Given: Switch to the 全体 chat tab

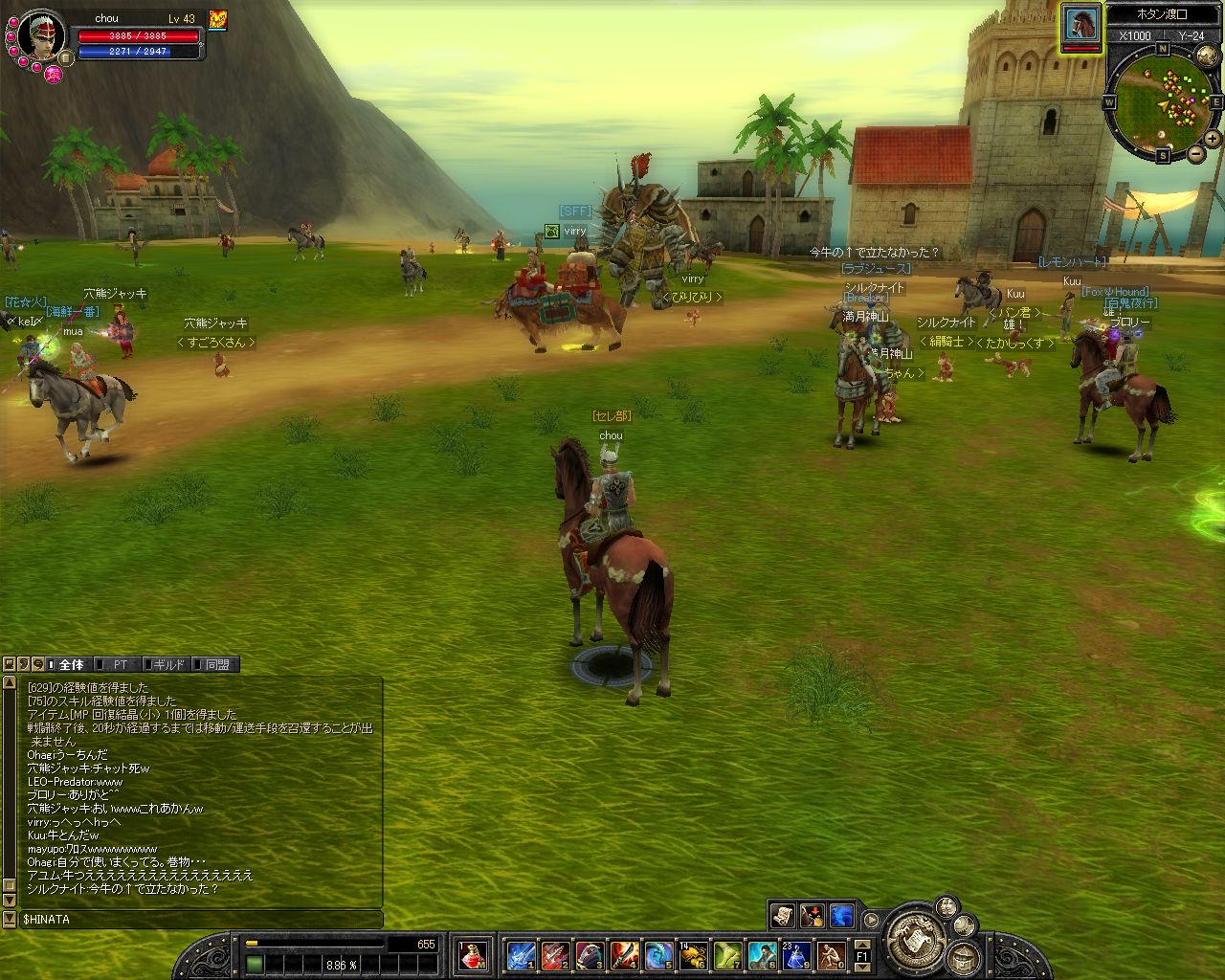Looking at the screenshot, I should click(x=71, y=664).
